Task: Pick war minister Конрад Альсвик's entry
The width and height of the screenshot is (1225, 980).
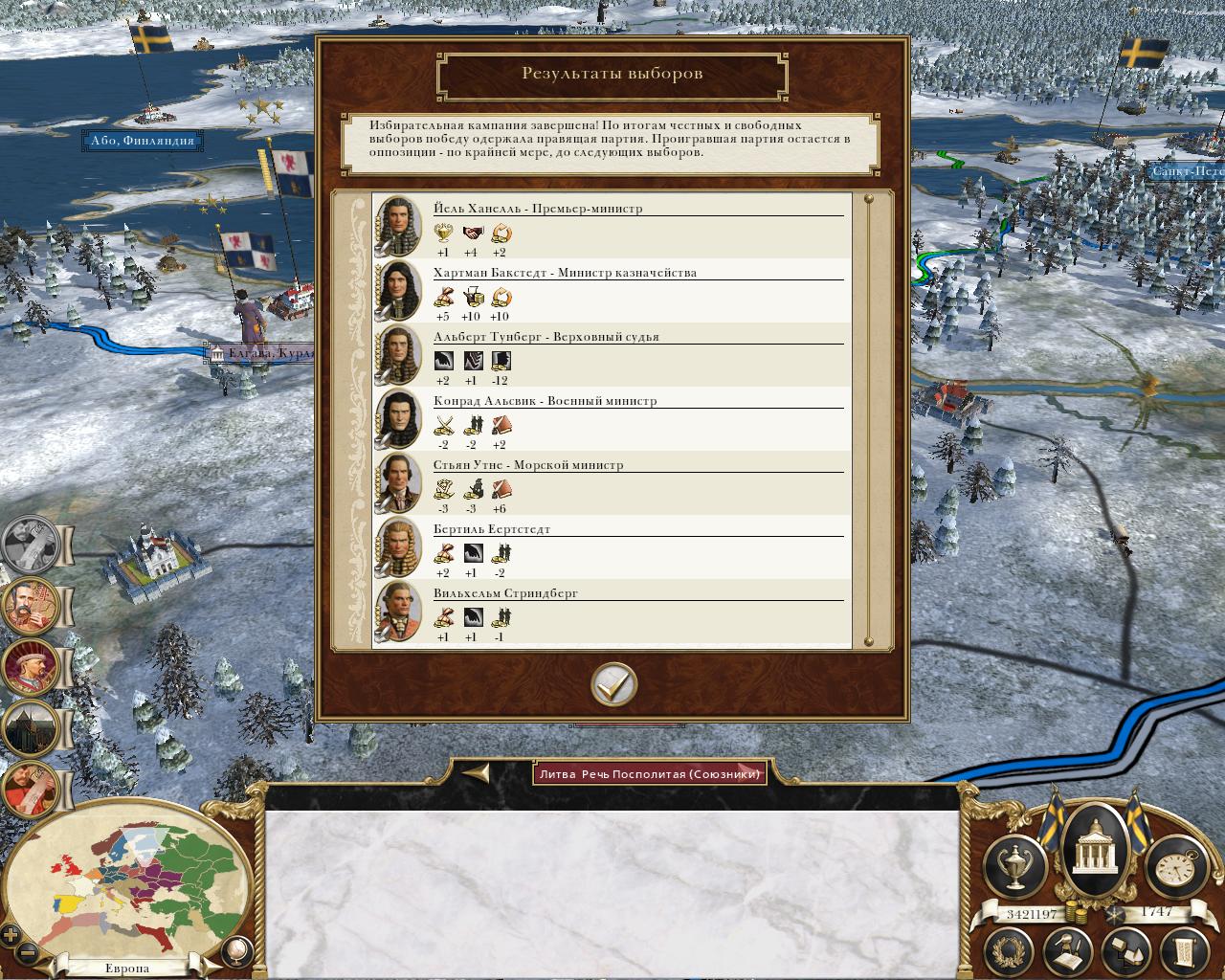Action: pos(611,419)
